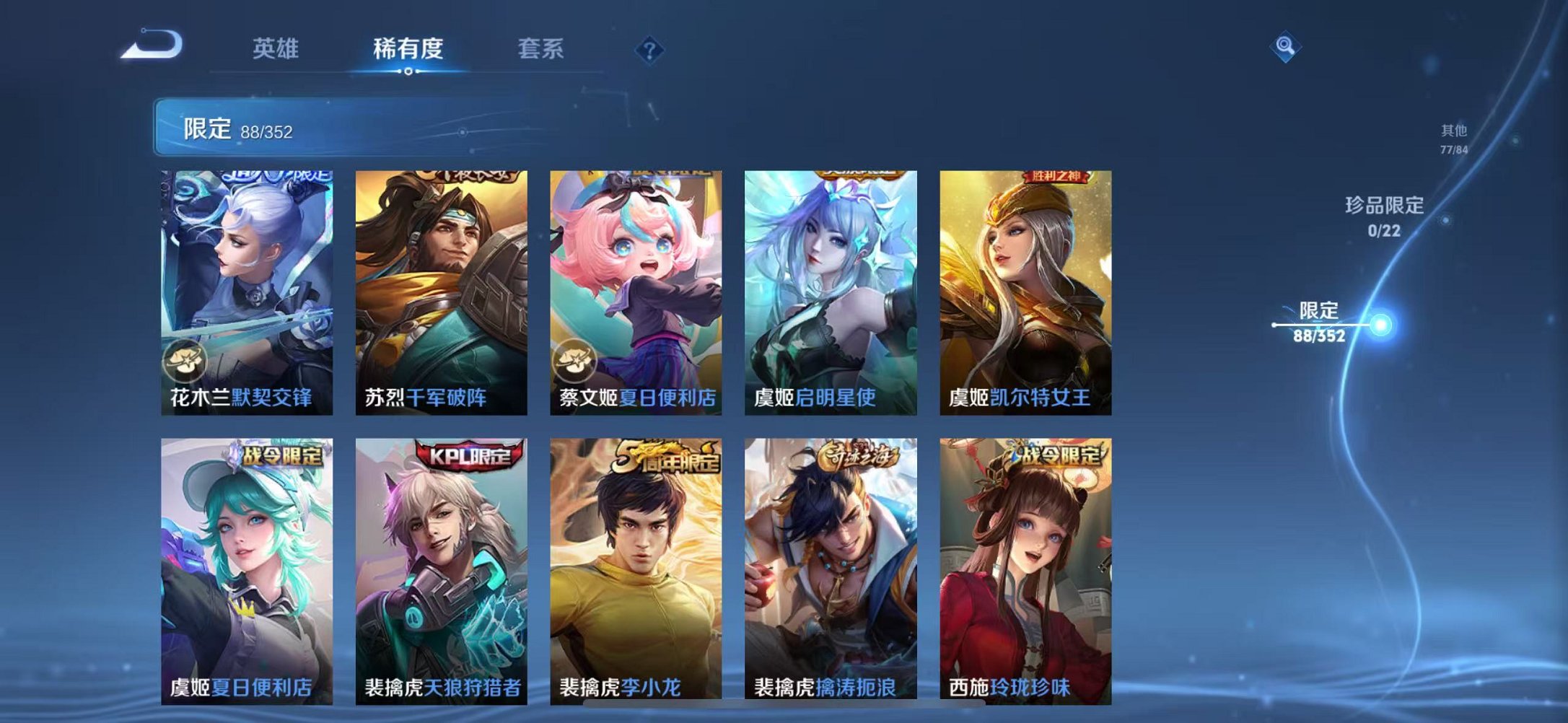Viewport: 1568px width, 723px height.
Task: Click the diamond question mark help icon
Action: pyautogui.click(x=648, y=50)
